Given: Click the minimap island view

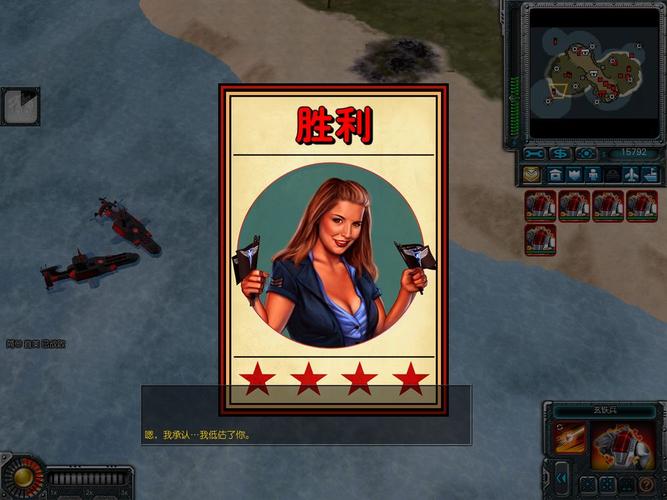Looking at the screenshot, I should click(x=592, y=69).
